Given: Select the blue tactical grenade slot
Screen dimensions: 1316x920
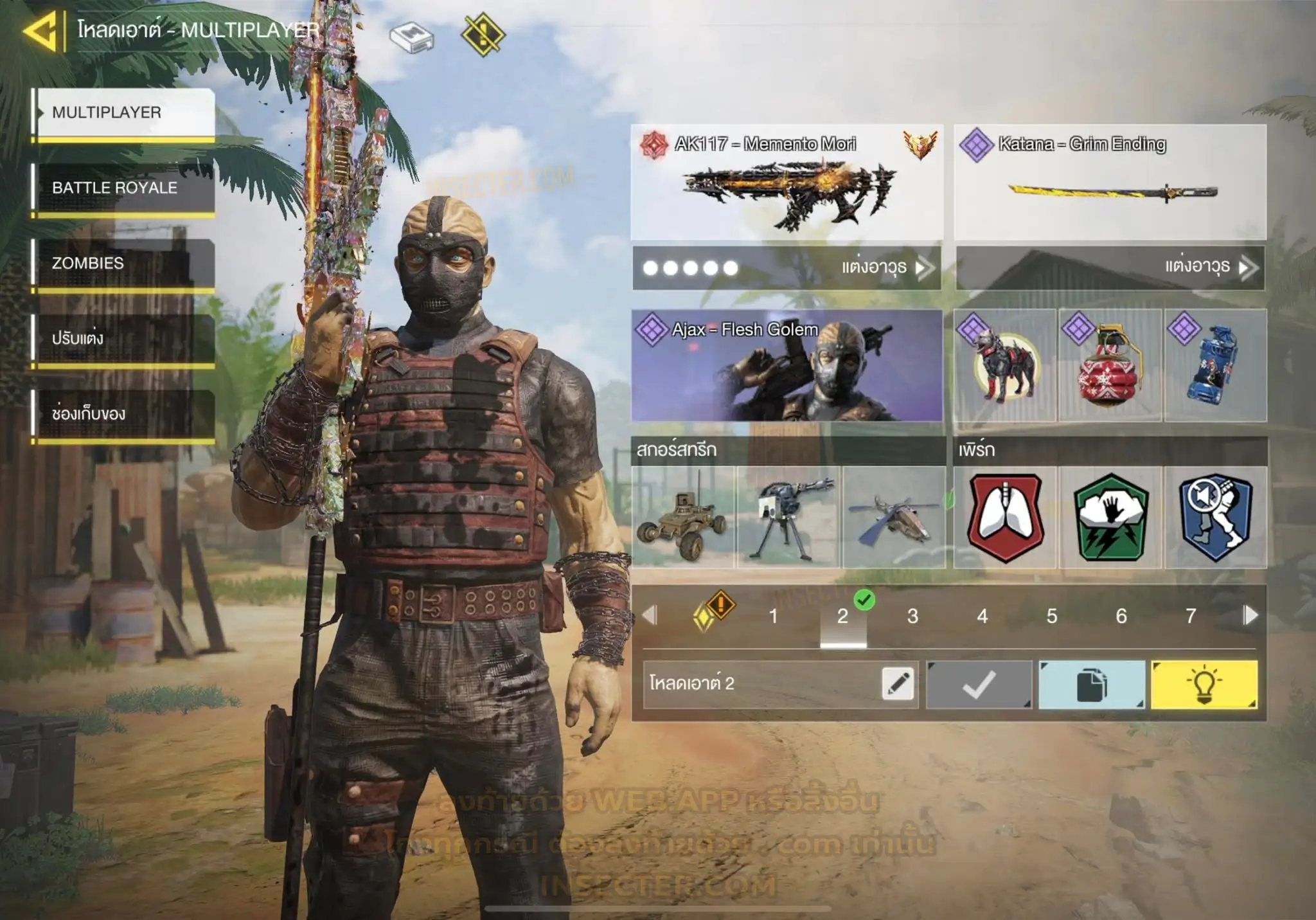Looking at the screenshot, I should 1215,365.
